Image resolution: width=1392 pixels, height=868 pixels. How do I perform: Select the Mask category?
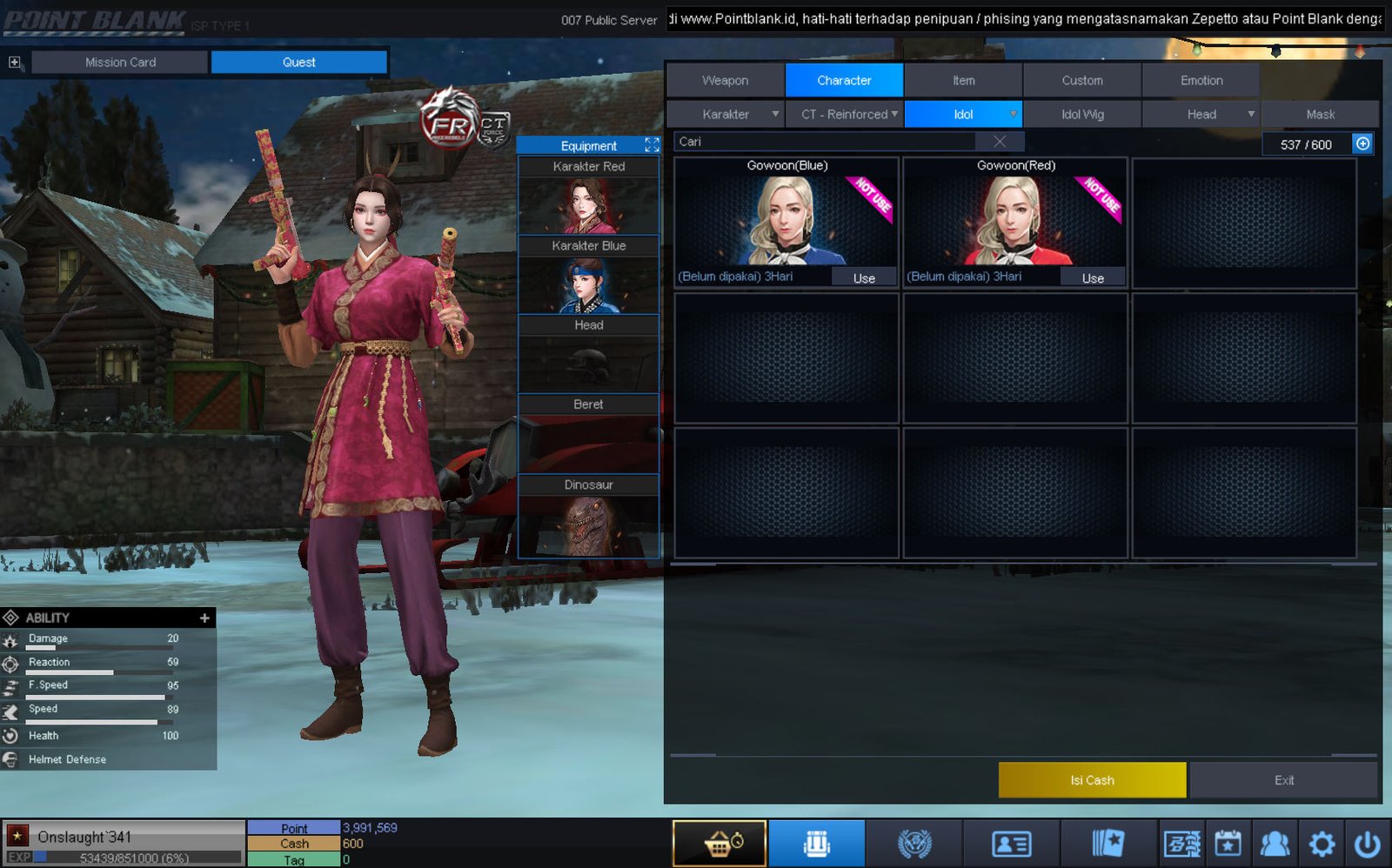click(1320, 114)
